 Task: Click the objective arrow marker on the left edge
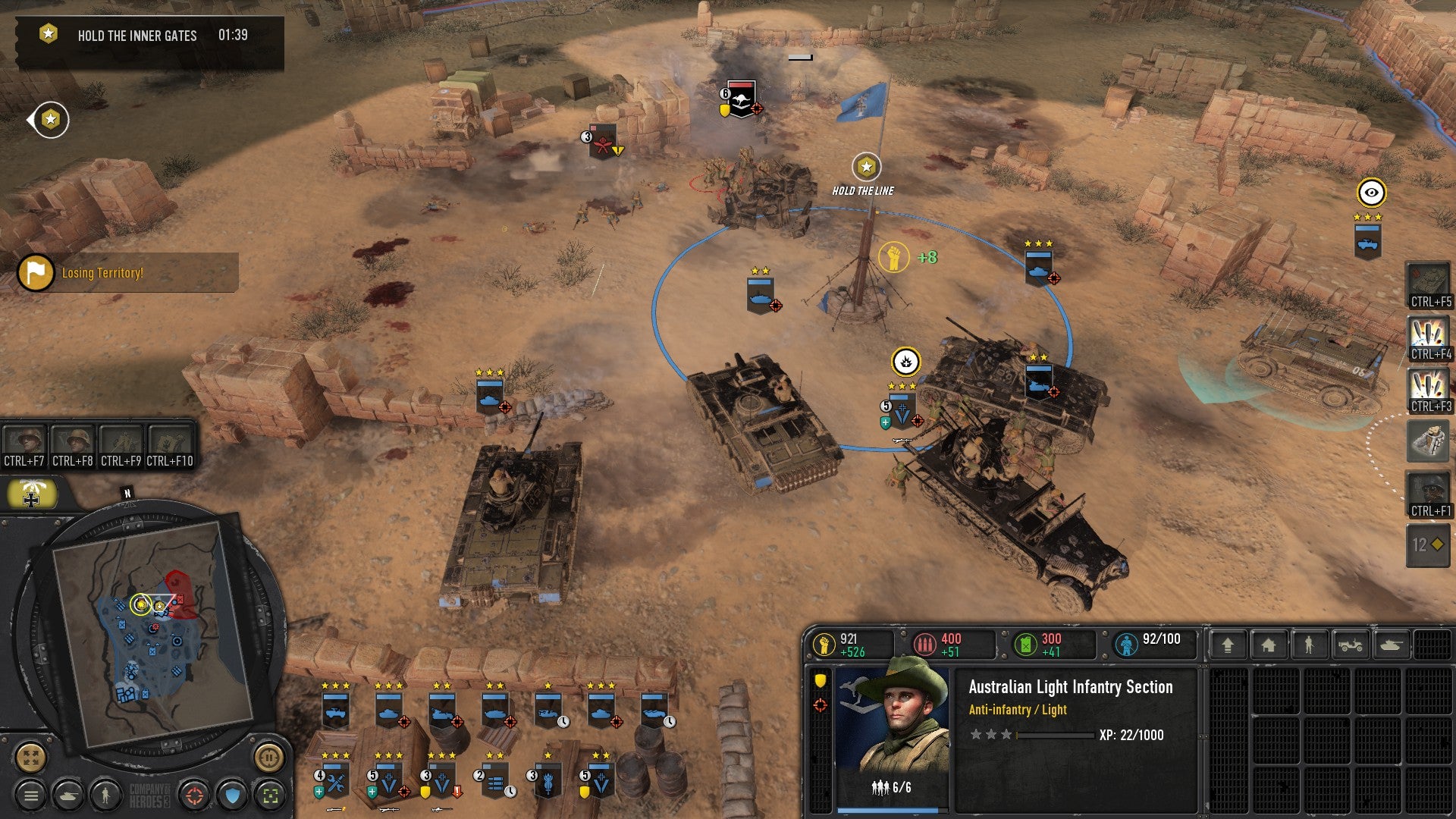click(48, 119)
